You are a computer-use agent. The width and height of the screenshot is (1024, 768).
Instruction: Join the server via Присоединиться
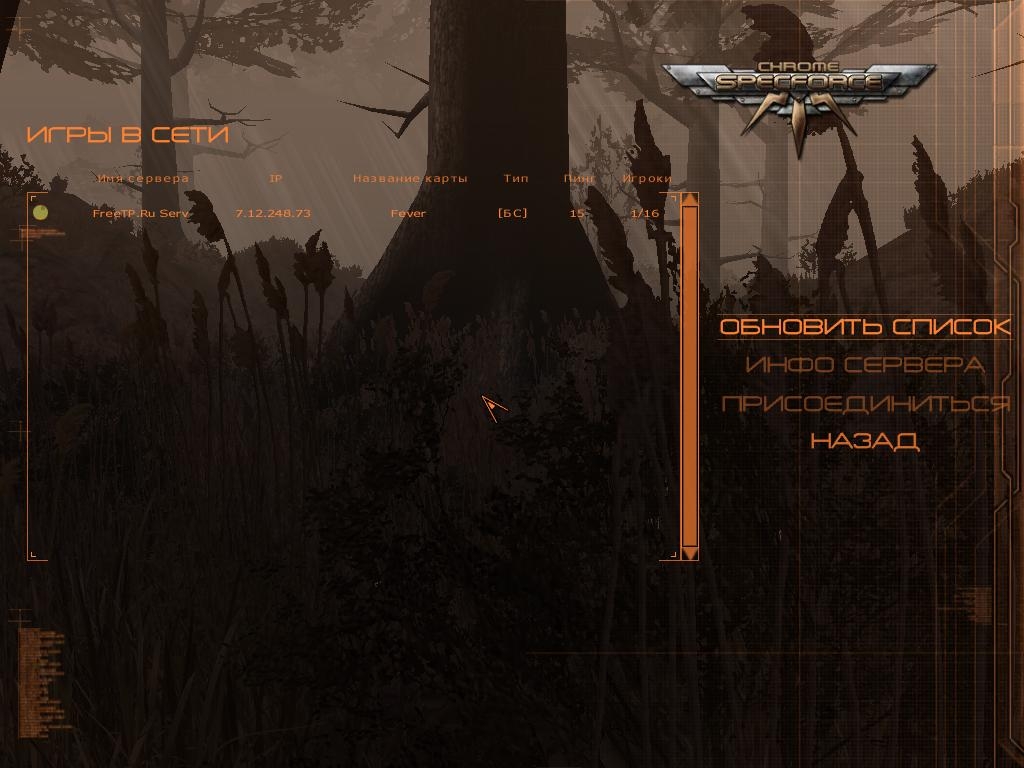[865, 403]
